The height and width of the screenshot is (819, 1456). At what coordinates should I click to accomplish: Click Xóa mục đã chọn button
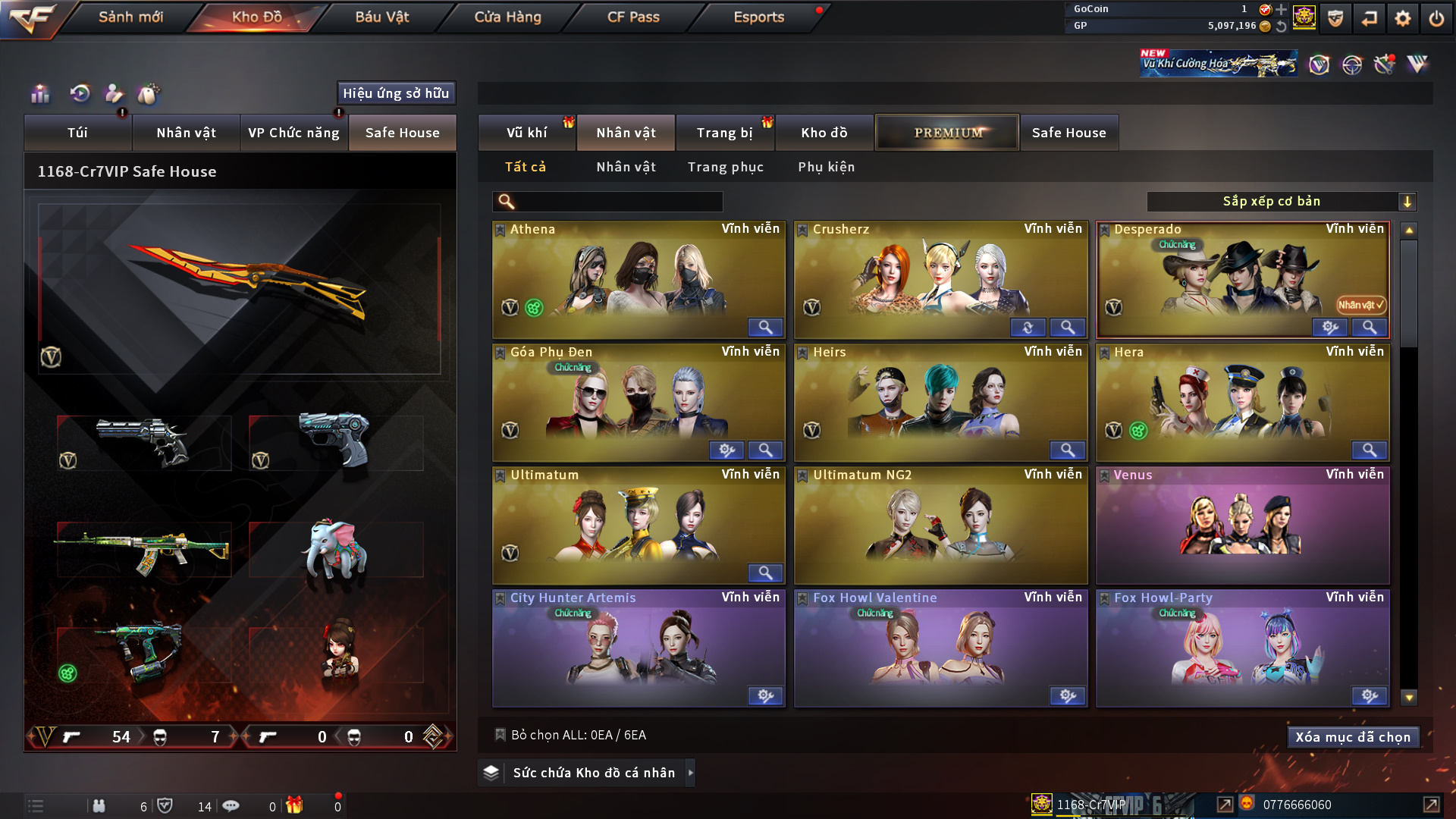point(1352,737)
